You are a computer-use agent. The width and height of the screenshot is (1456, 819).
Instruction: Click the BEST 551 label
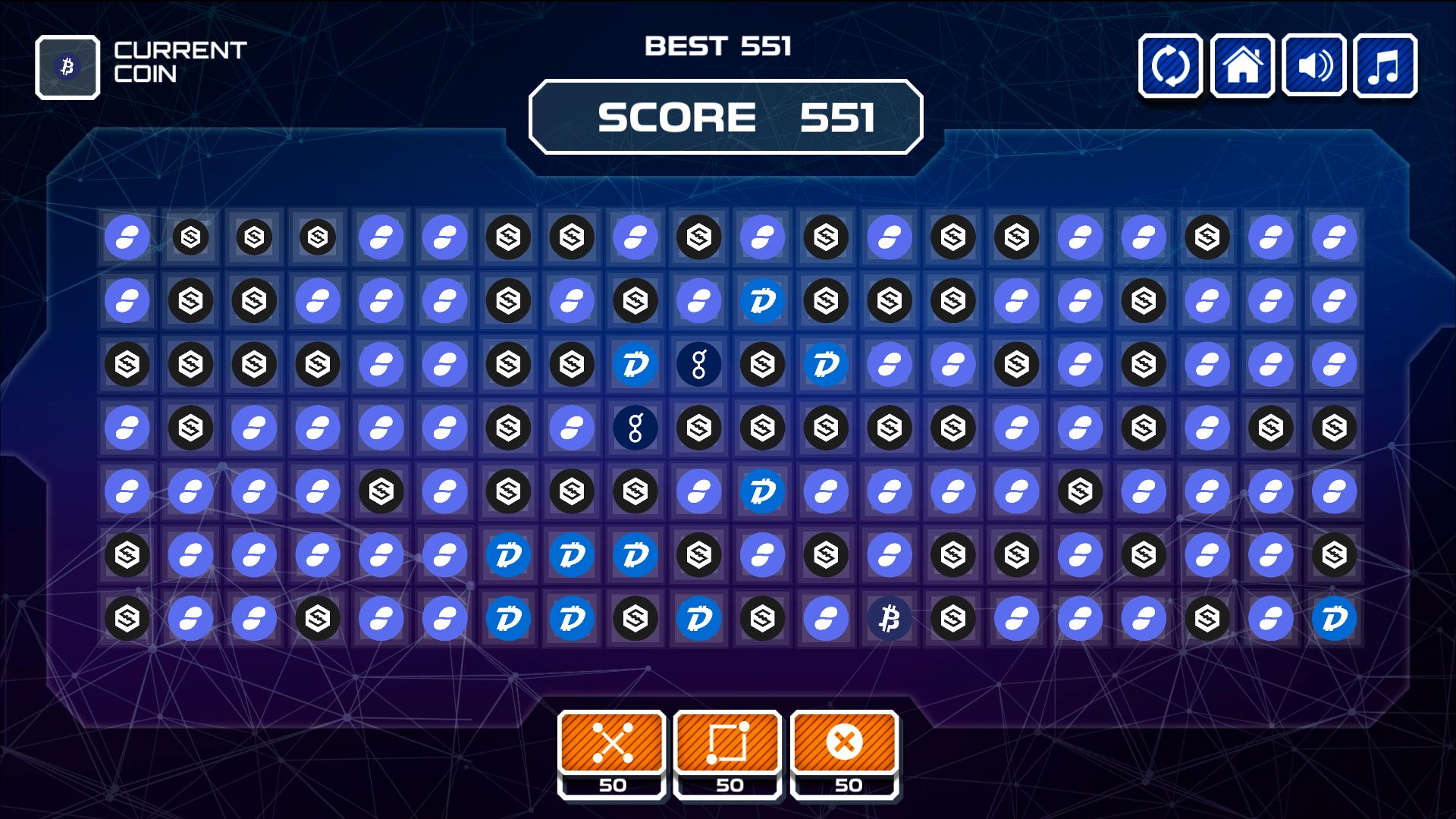click(x=719, y=45)
